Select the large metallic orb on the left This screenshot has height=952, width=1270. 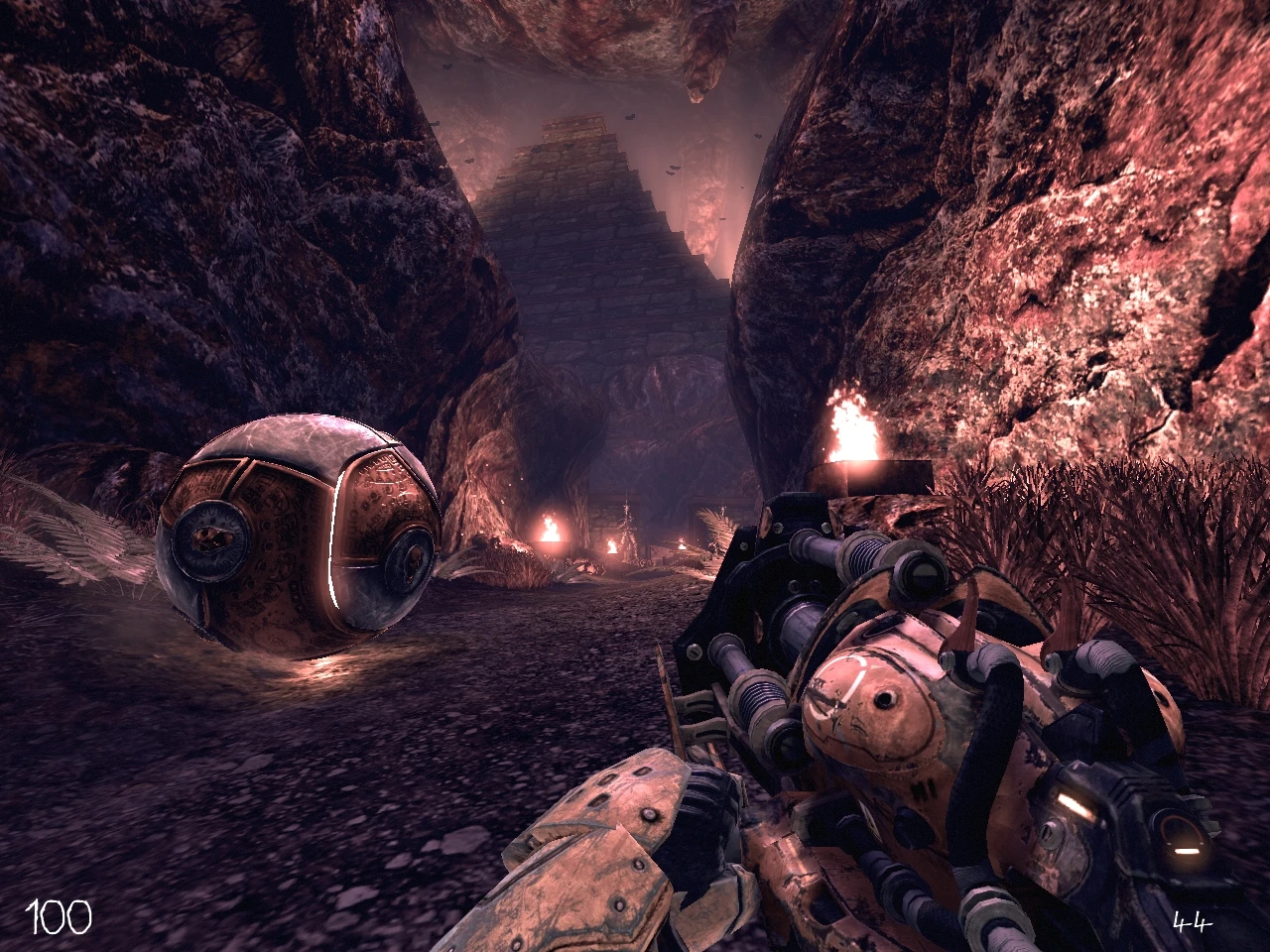click(x=298, y=535)
